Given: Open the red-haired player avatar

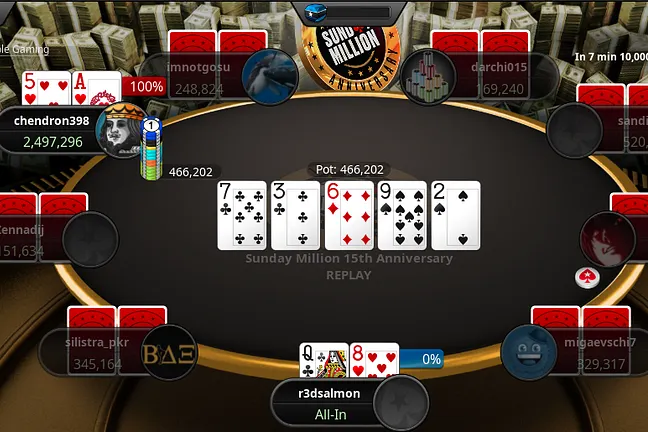Looking at the screenshot, I should 606,240.
